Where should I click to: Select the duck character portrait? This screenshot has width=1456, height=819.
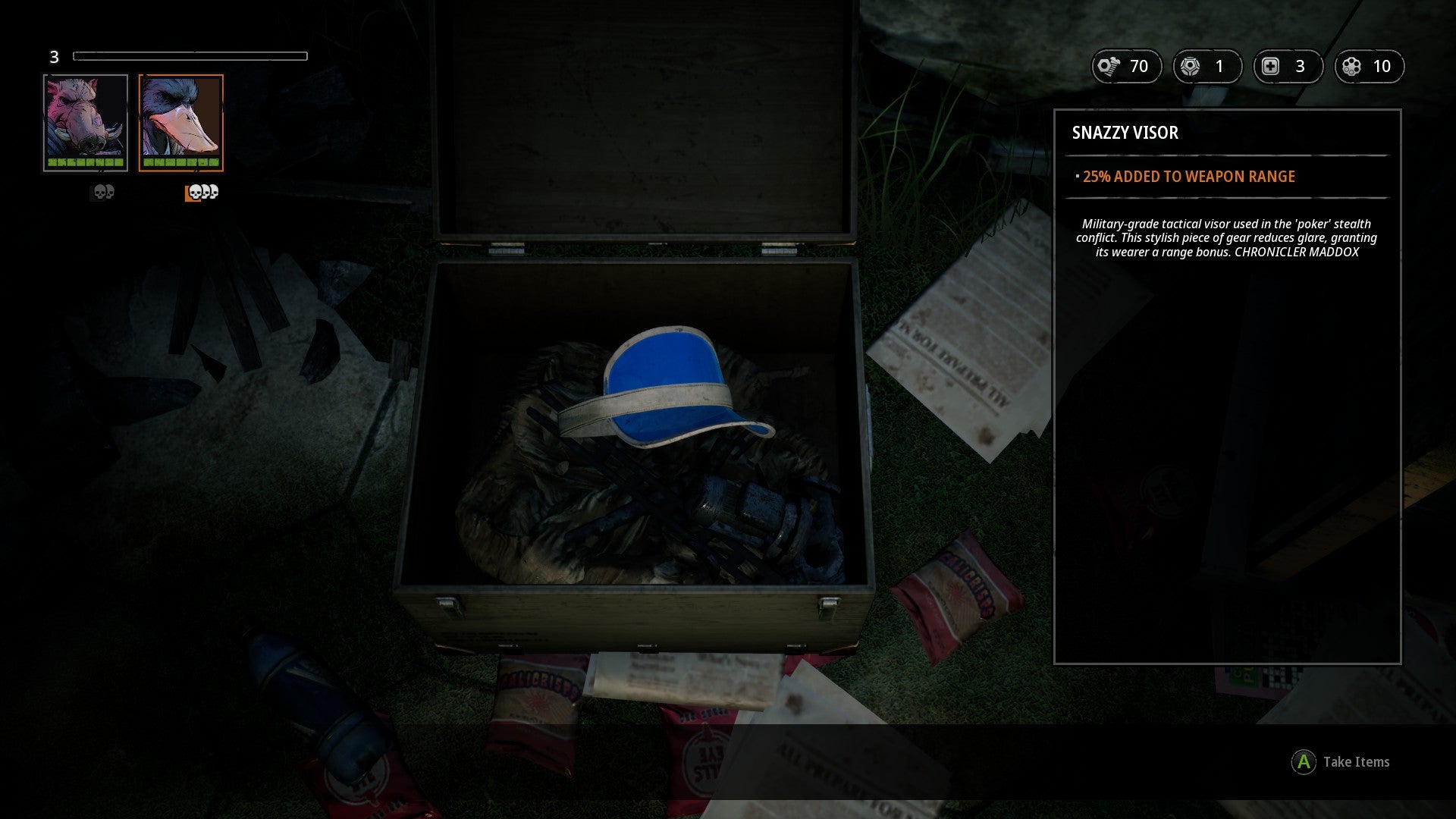pos(181,122)
